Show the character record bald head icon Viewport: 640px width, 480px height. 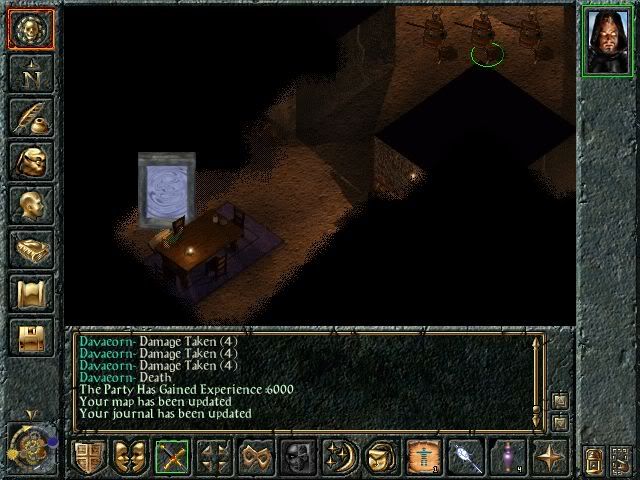click(30, 204)
